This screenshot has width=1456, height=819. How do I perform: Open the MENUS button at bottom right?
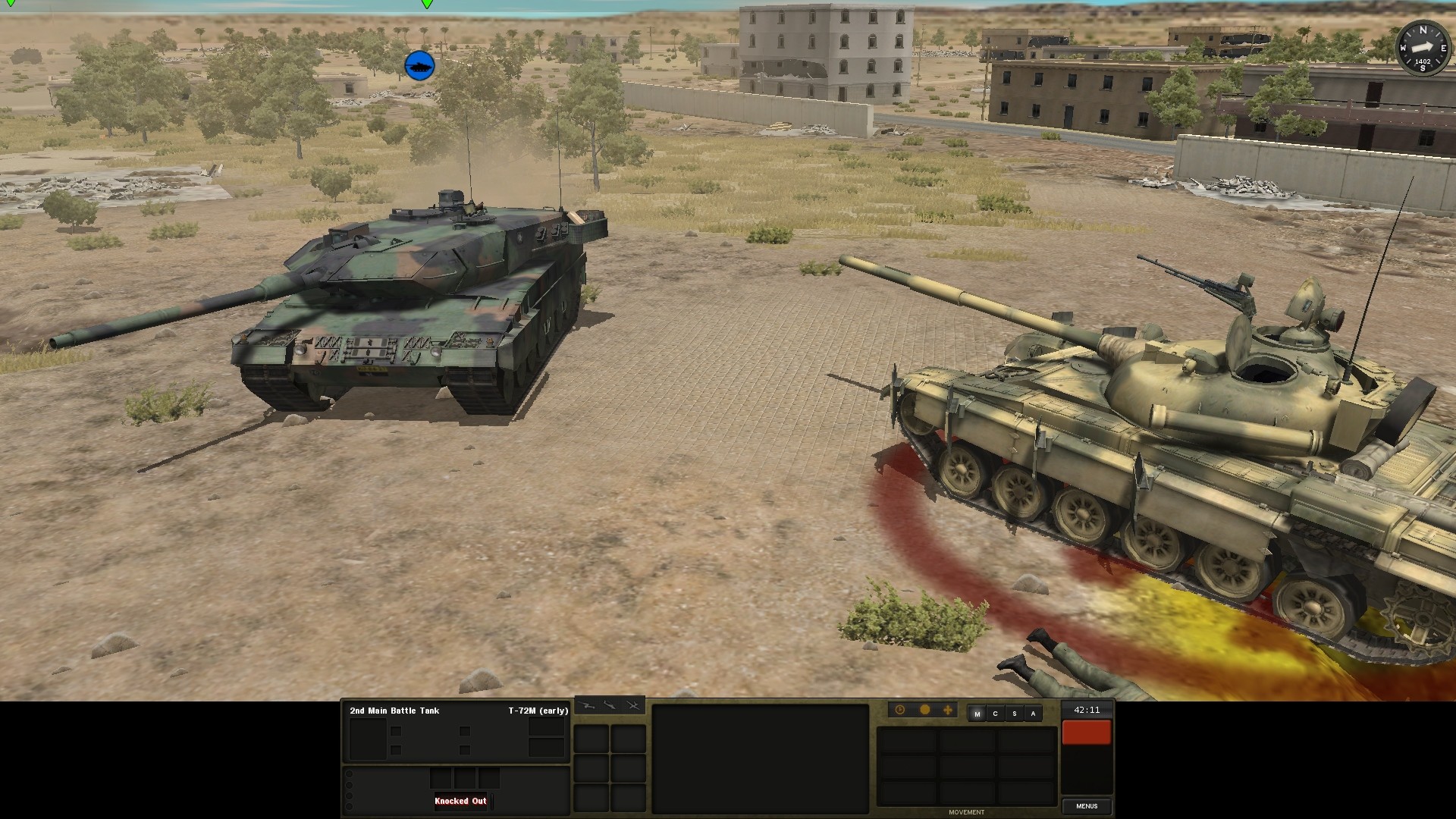click(1087, 806)
